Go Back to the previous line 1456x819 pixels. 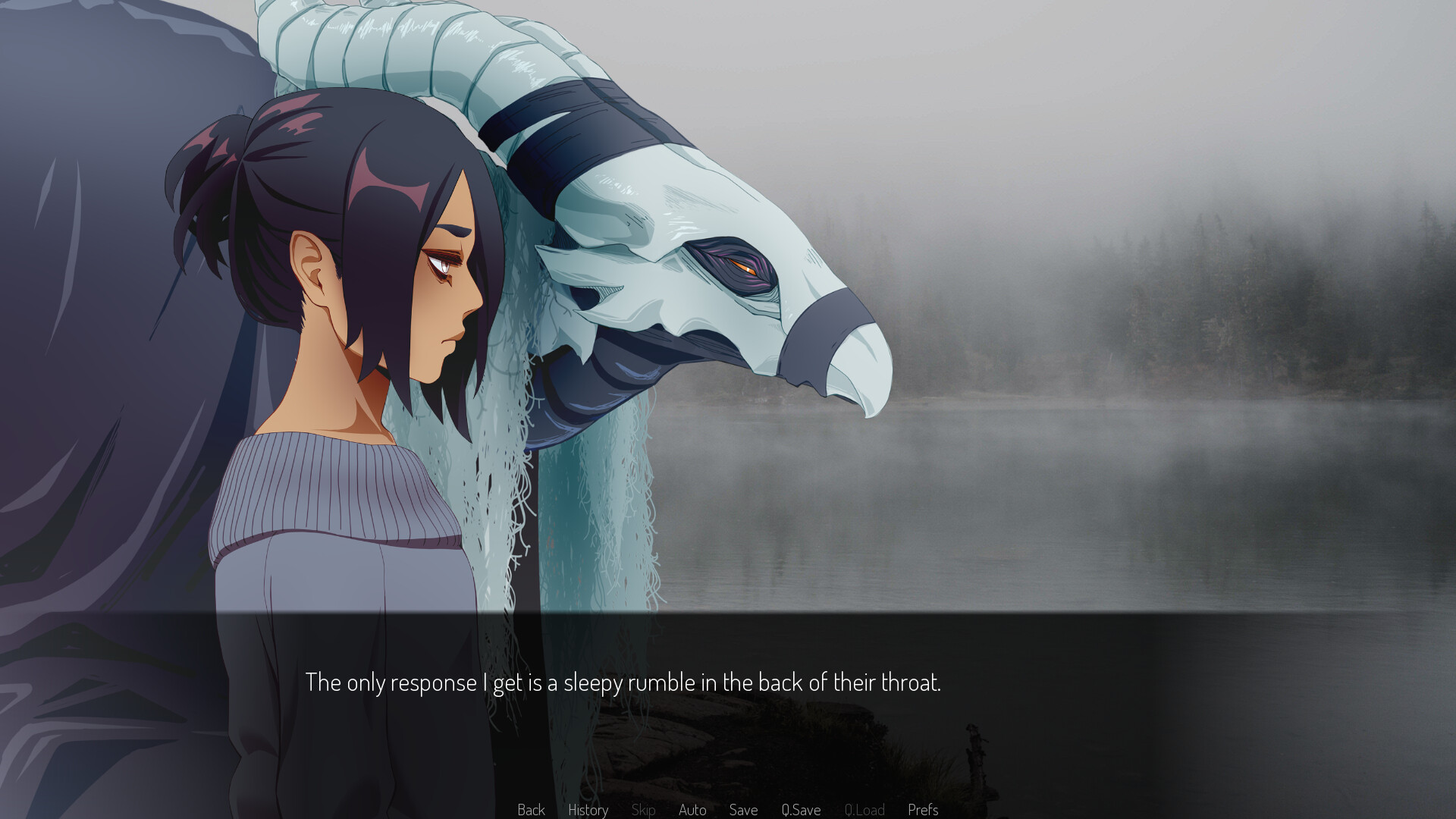[531, 810]
